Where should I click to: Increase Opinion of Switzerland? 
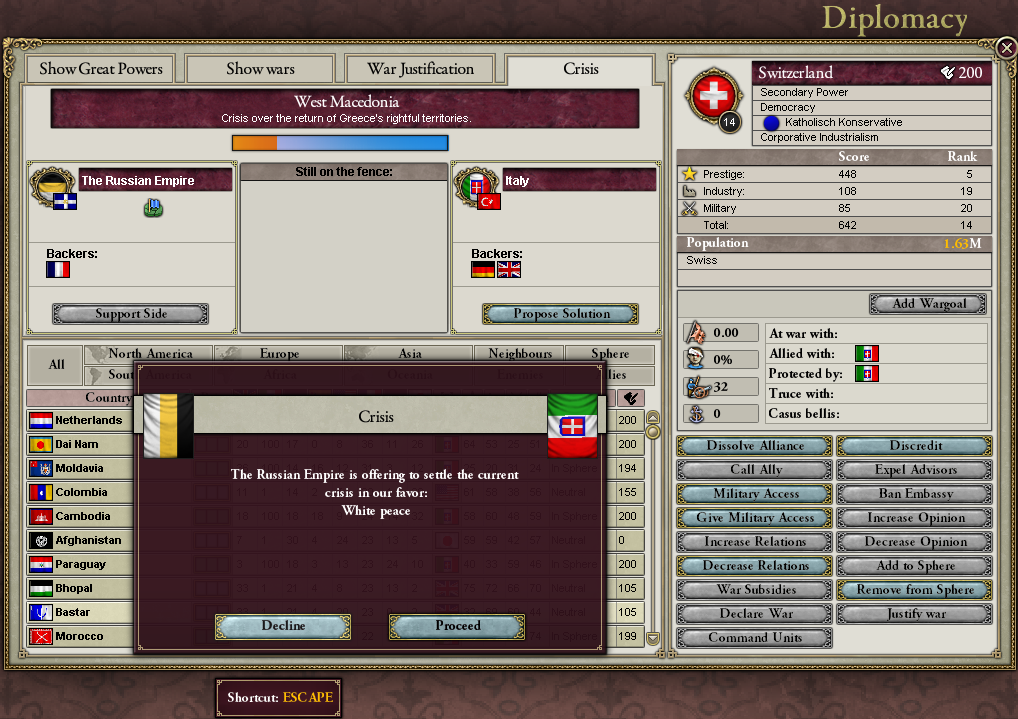coord(915,518)
